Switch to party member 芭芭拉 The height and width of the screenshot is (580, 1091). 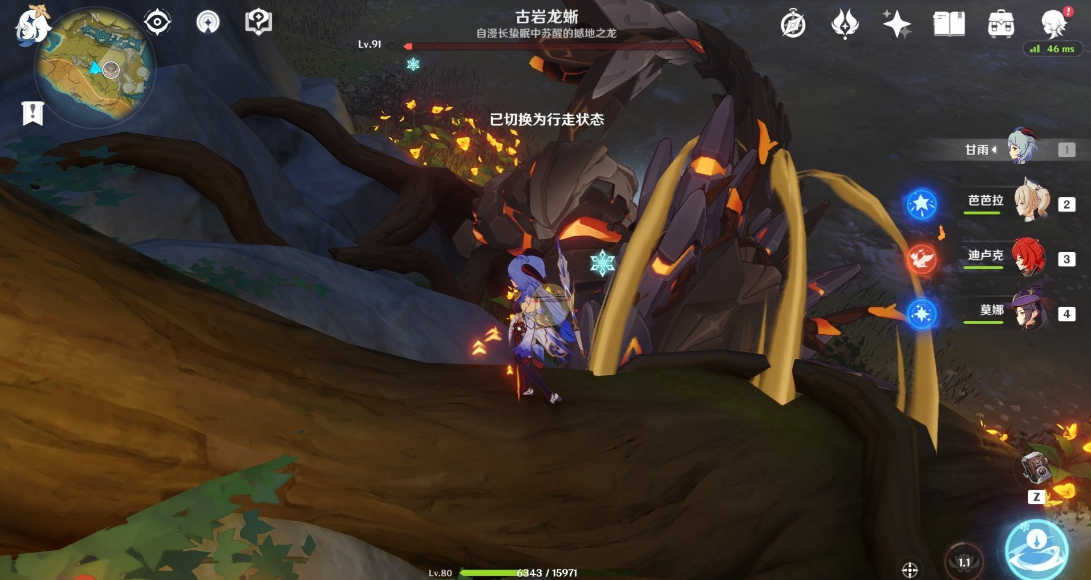(1030, 202)
